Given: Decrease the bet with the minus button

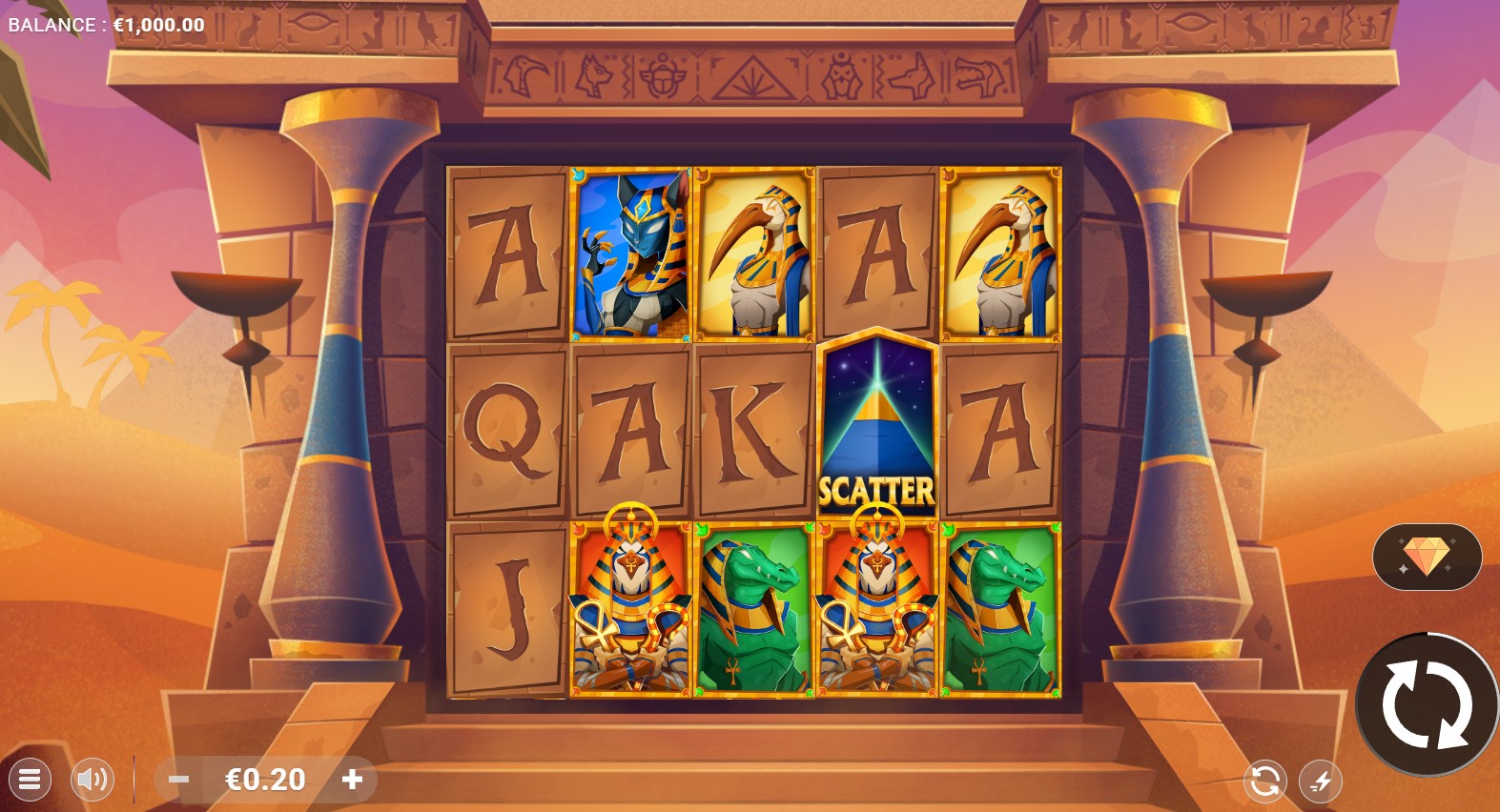Looking at the screenshot, I should [178, 780].
